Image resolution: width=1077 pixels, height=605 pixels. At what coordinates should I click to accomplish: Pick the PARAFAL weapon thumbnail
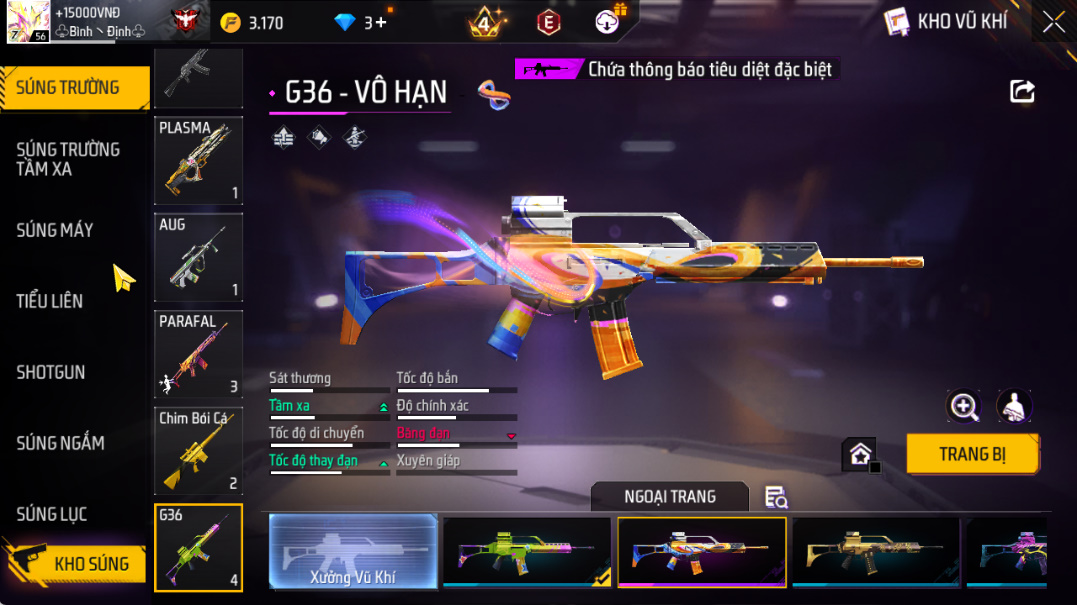(x=198, y=354)
